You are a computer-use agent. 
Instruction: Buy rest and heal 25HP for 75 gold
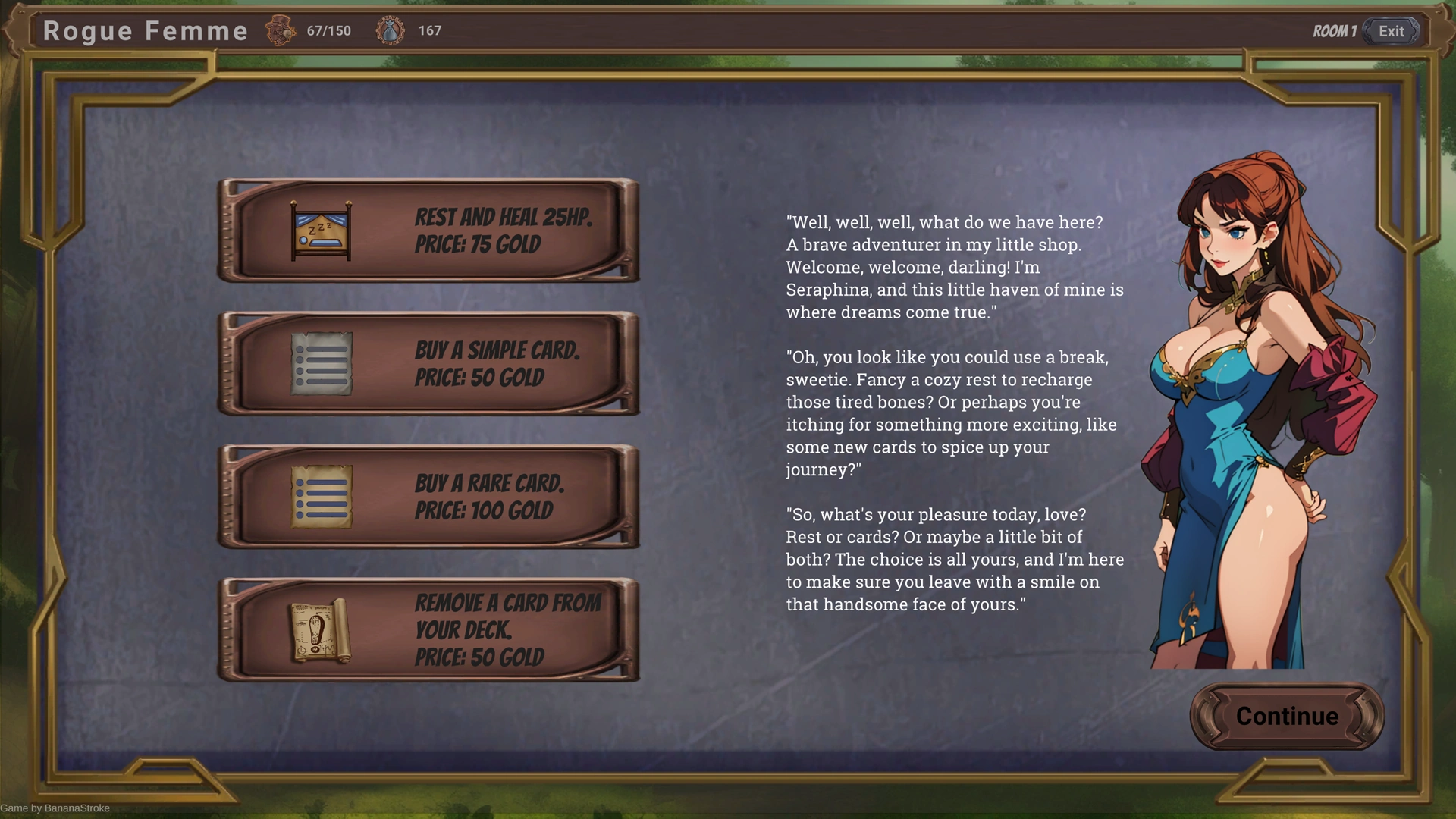pos(428,231)
